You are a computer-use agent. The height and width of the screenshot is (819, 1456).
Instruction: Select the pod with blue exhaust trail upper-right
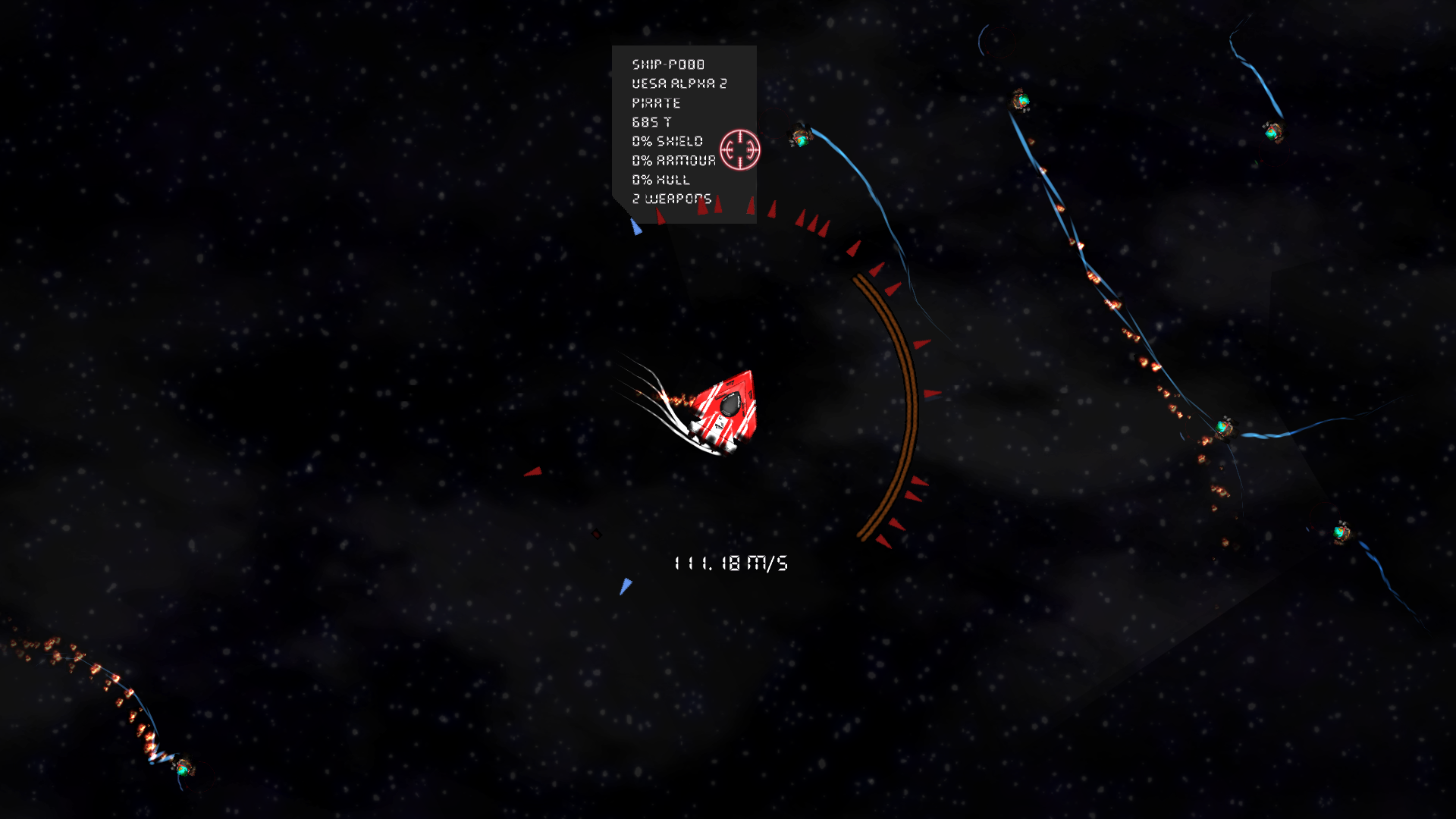click(1020, 99)
